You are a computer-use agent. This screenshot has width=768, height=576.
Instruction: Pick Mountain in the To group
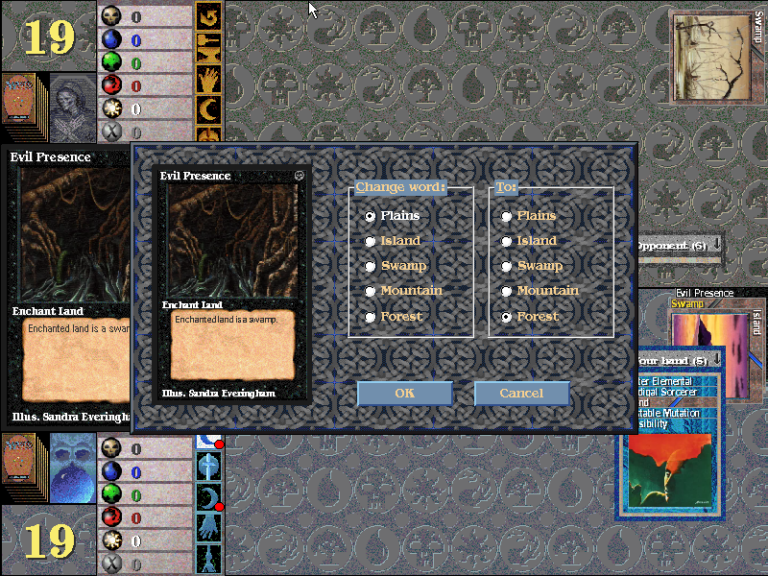pos(507,291)
